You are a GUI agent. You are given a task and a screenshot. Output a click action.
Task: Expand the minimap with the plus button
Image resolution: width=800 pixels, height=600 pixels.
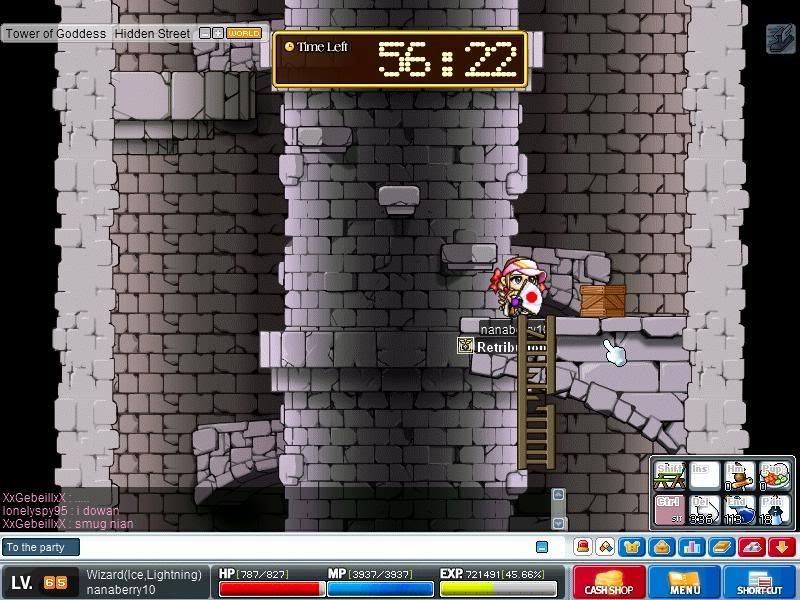218,33
